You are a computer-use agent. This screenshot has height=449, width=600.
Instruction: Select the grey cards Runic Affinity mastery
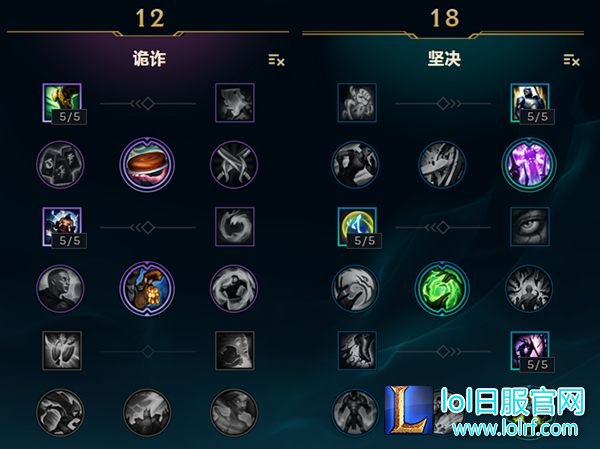coord(60,164)
